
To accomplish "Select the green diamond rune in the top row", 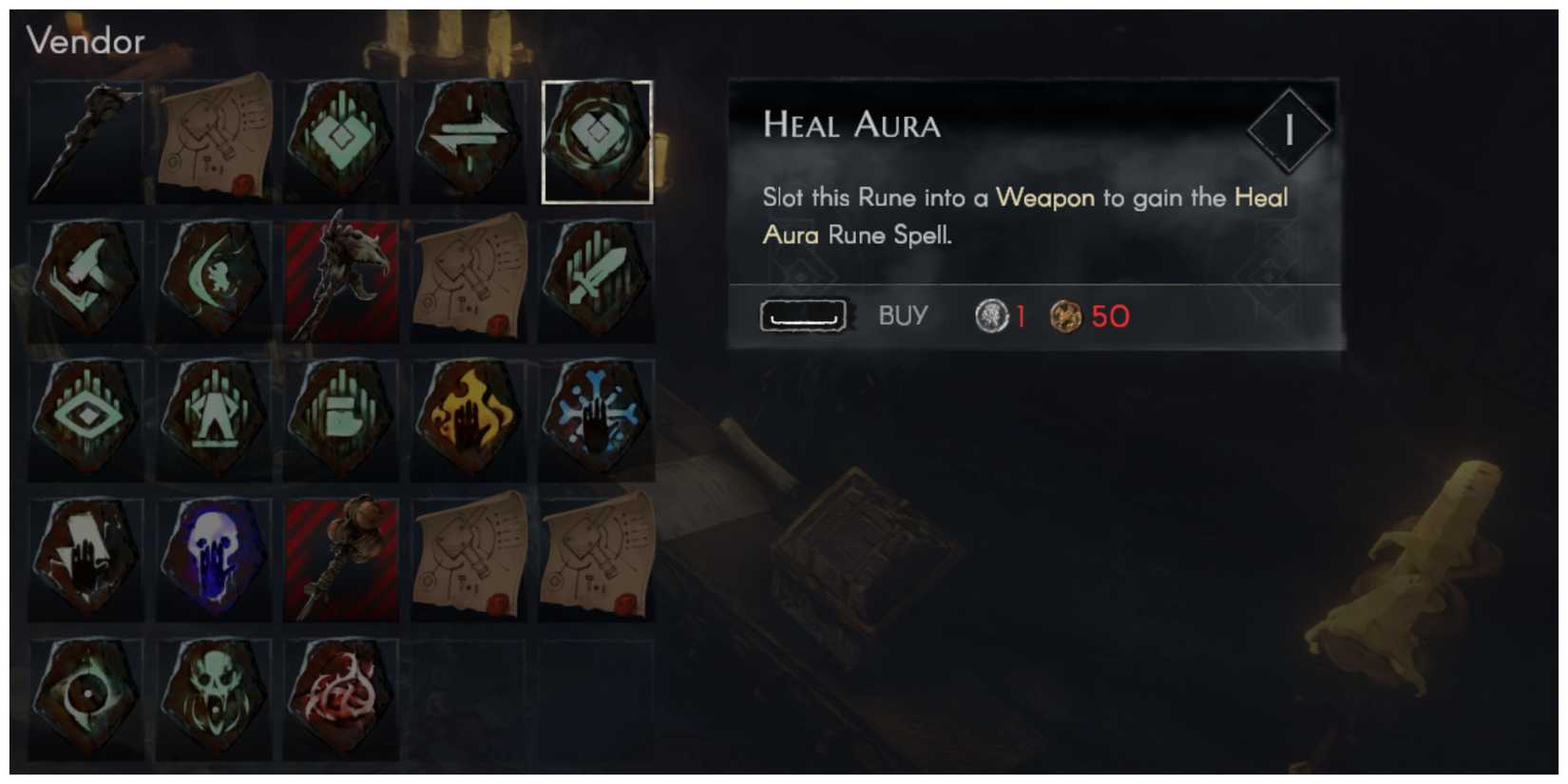I will click(342, 141).
